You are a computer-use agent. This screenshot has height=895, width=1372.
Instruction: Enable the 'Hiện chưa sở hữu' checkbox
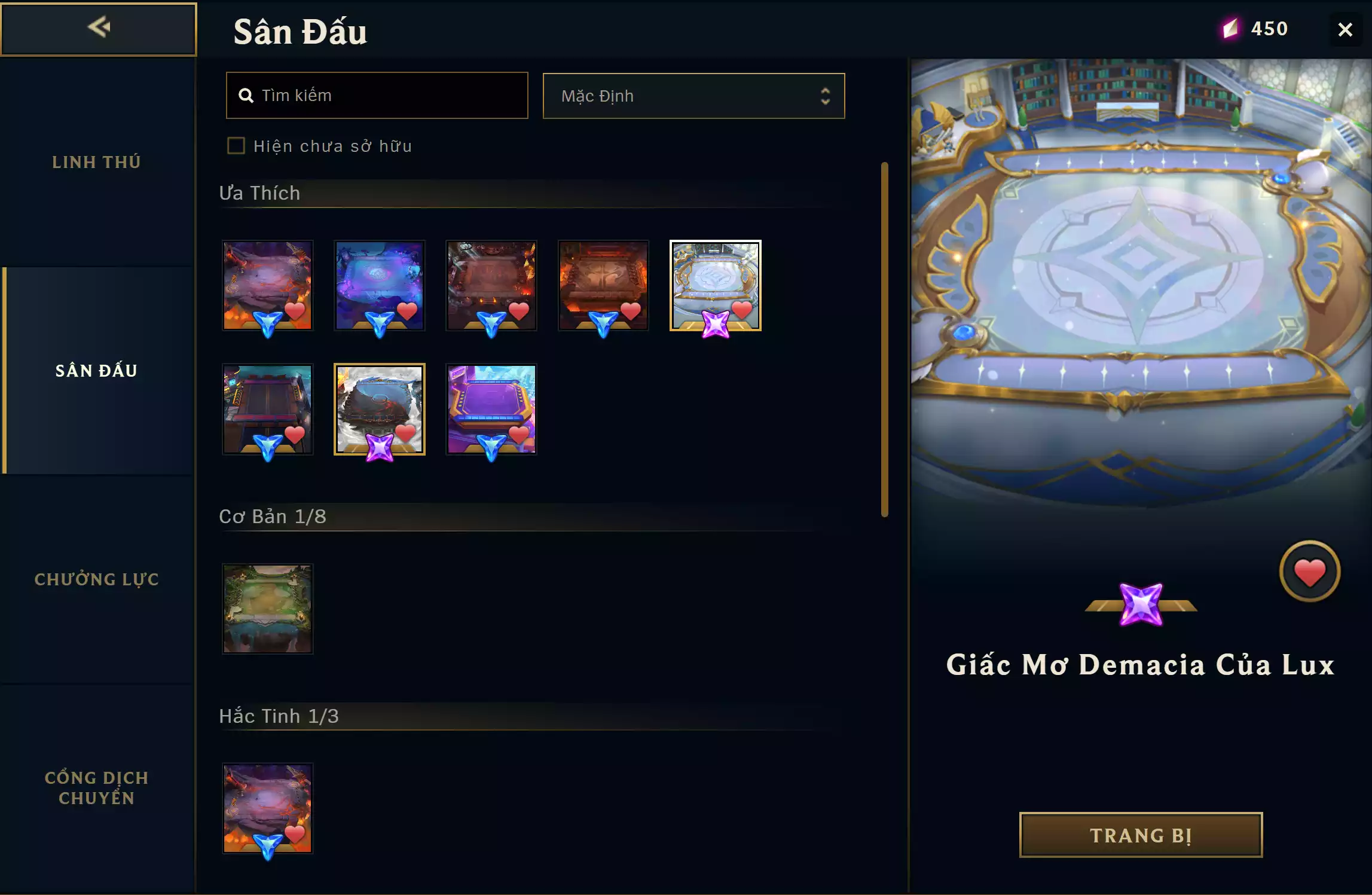click(236, 145)
